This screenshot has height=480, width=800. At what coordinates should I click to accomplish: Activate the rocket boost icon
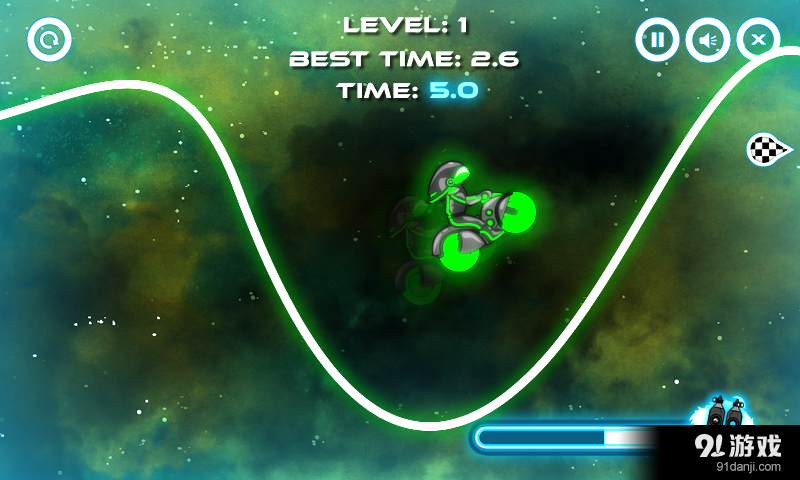(724, 412)
